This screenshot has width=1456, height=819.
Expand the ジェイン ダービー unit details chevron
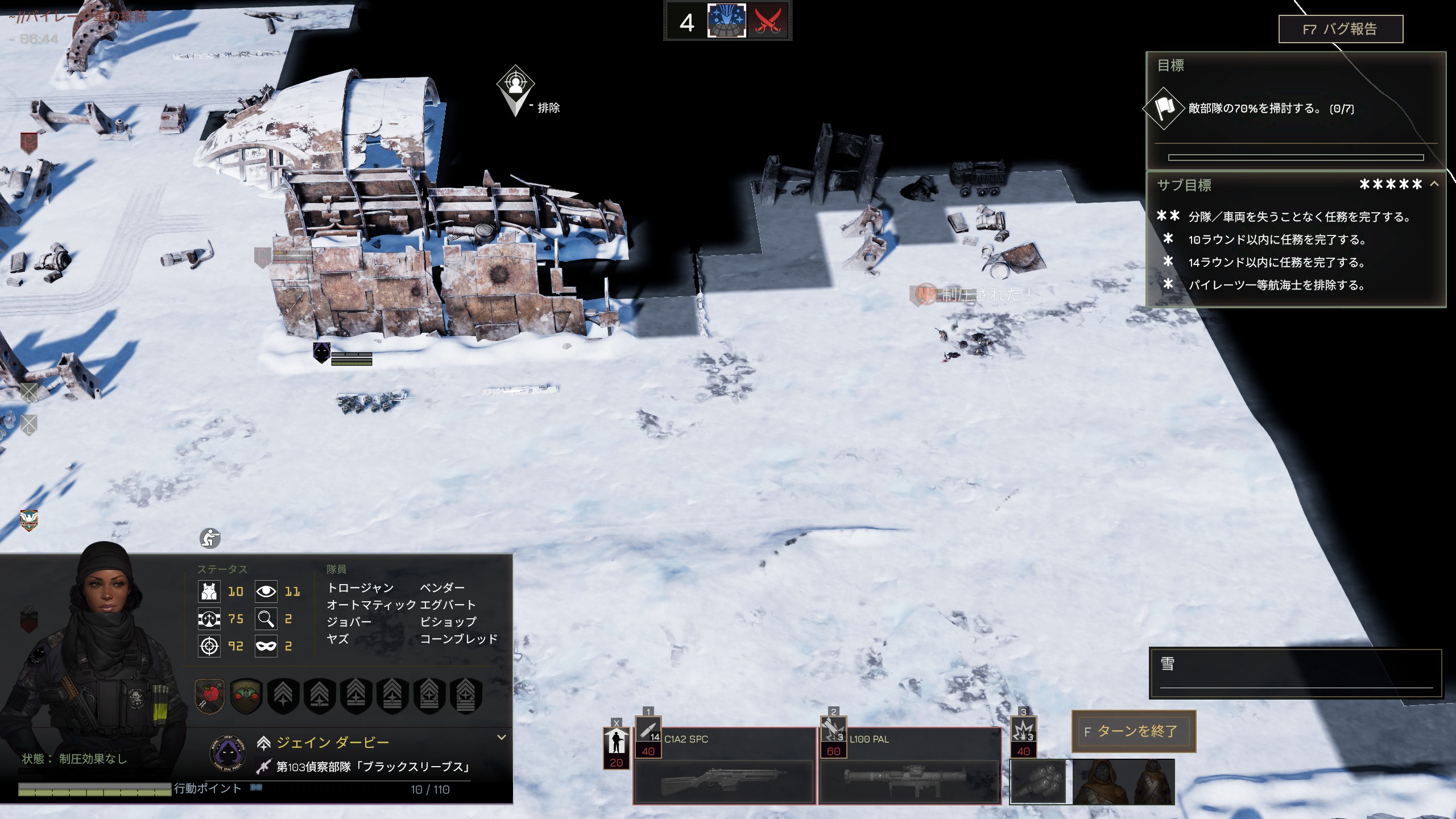point(501,738)
